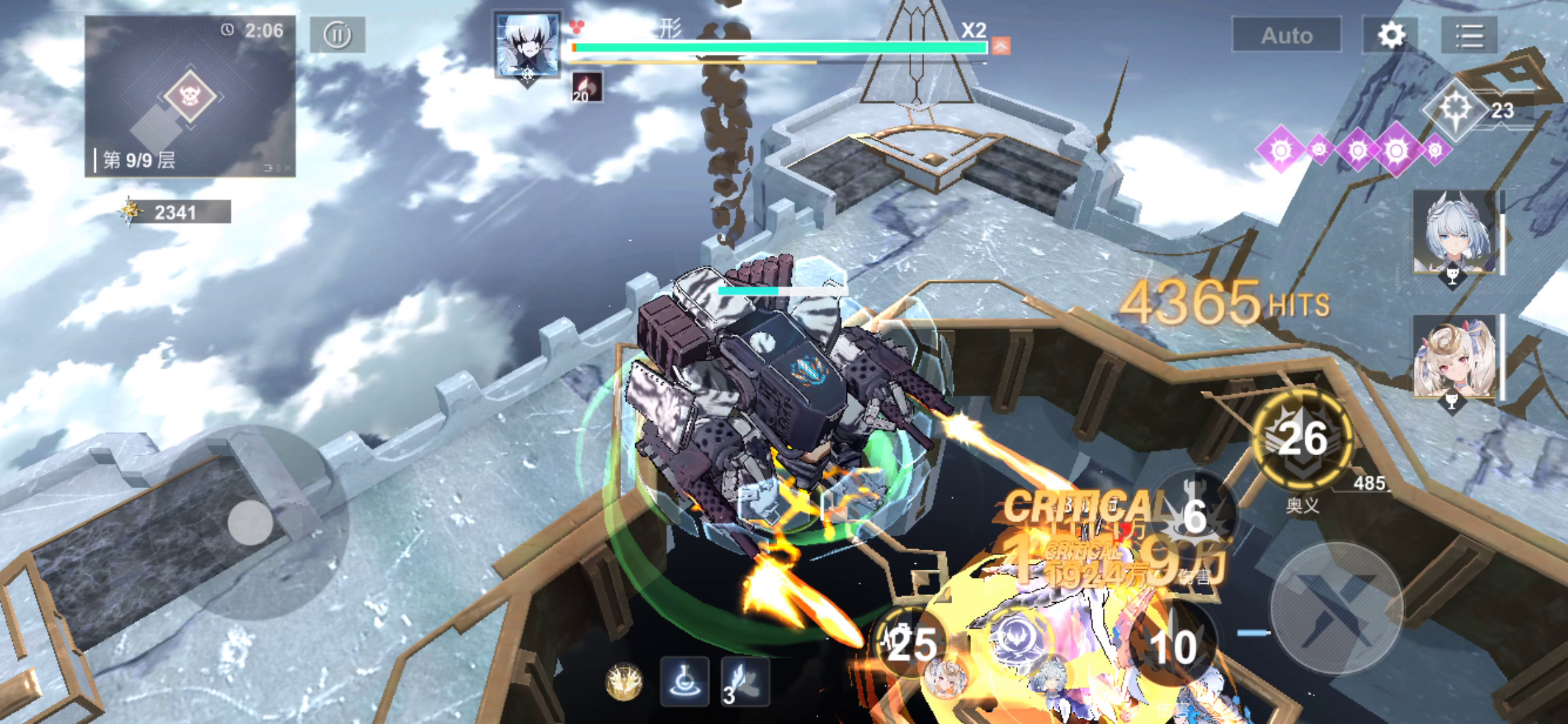1568x724 pixels.
Task: Select the flask buff icon
Action: point(684,682)
